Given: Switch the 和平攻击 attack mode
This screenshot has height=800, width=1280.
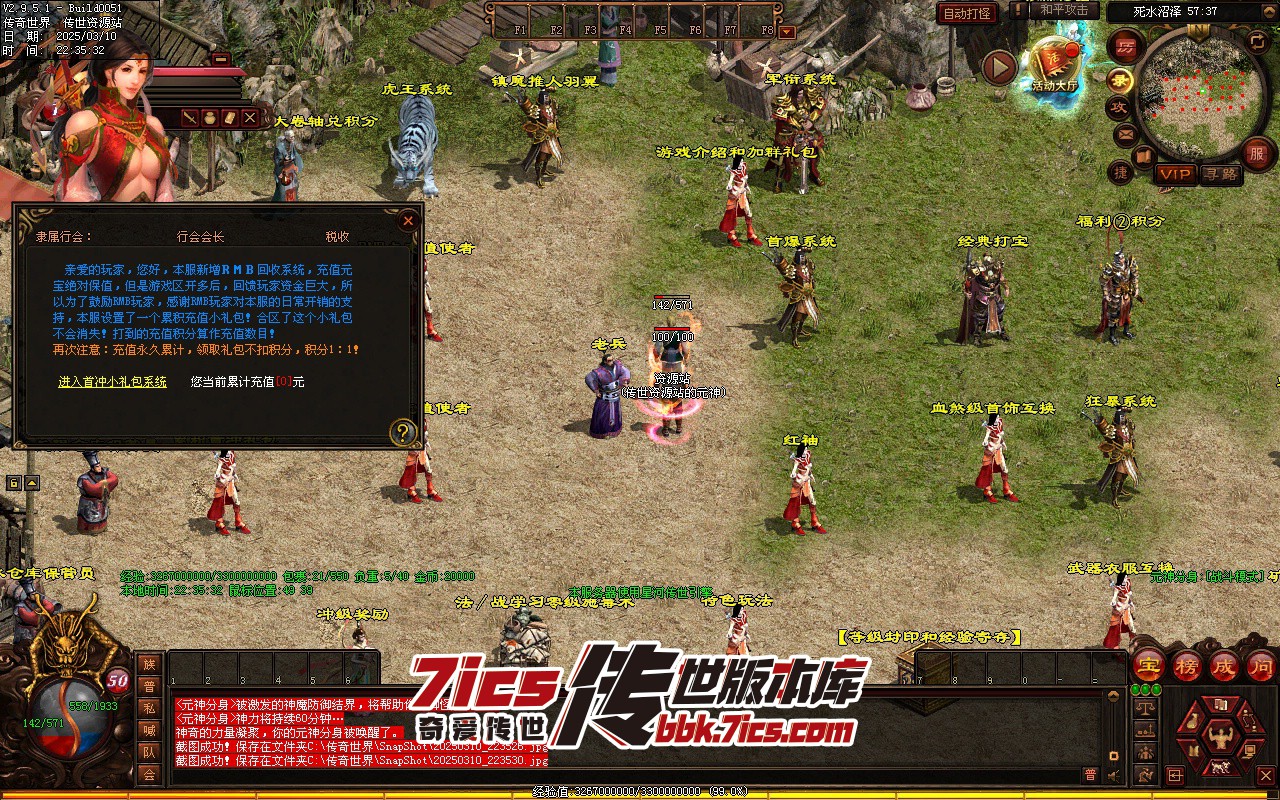Looking at the screenshot, I should pos(1064,10).
